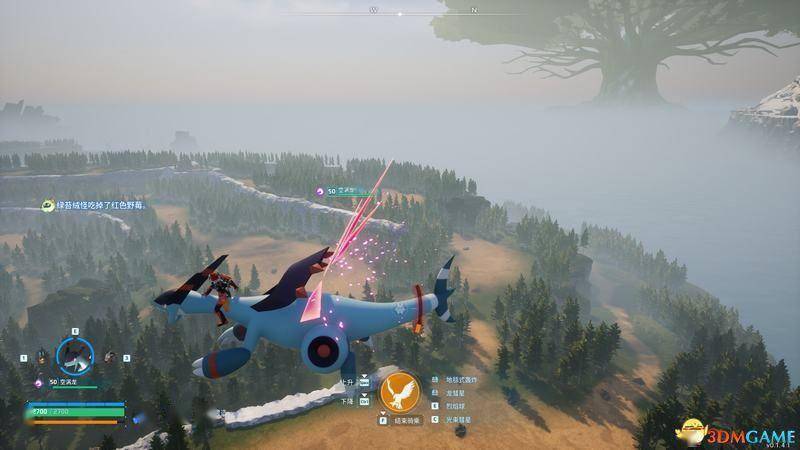Open the green Pal notification message
The width and height of the screenshot is (800, 450).
(96, 206)
